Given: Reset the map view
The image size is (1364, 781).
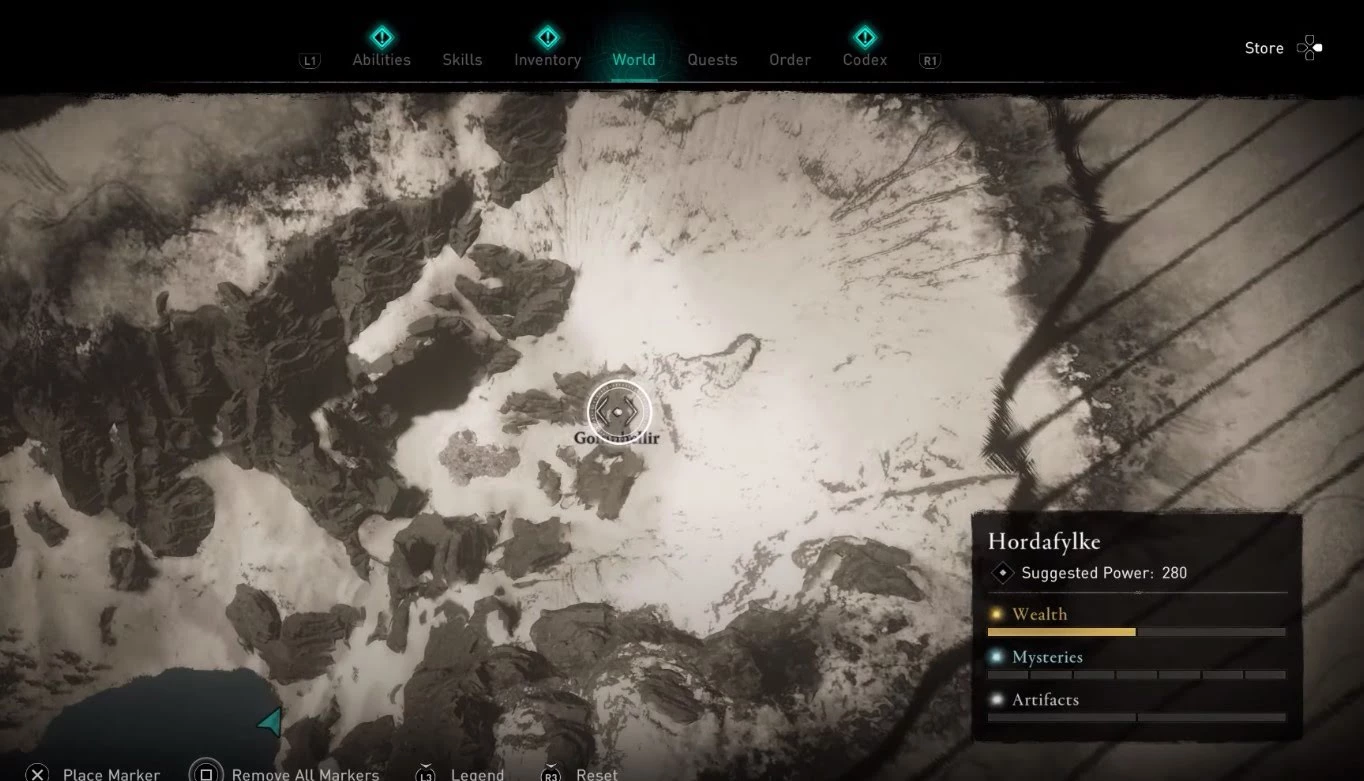Looking at the screenshot, I should [596, 774].
